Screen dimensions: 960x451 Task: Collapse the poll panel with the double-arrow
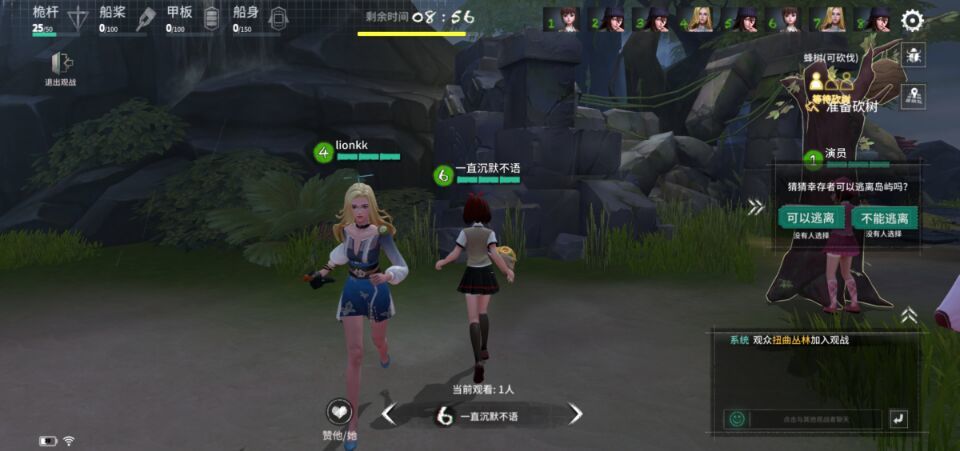pyautogui.click(x=756, y=207)
